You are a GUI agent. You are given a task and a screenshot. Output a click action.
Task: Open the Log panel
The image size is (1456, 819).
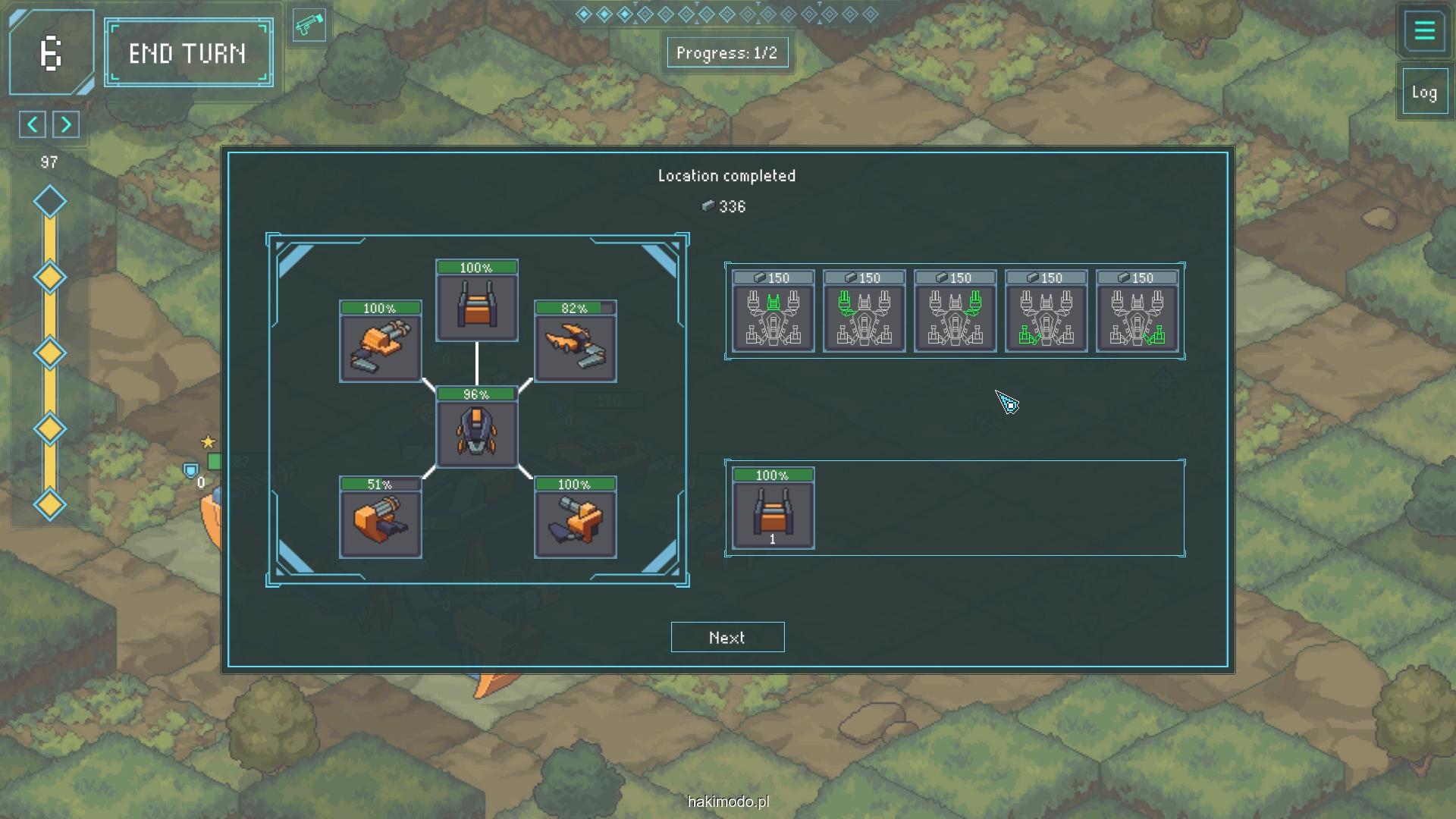(x=1423, y=93)
